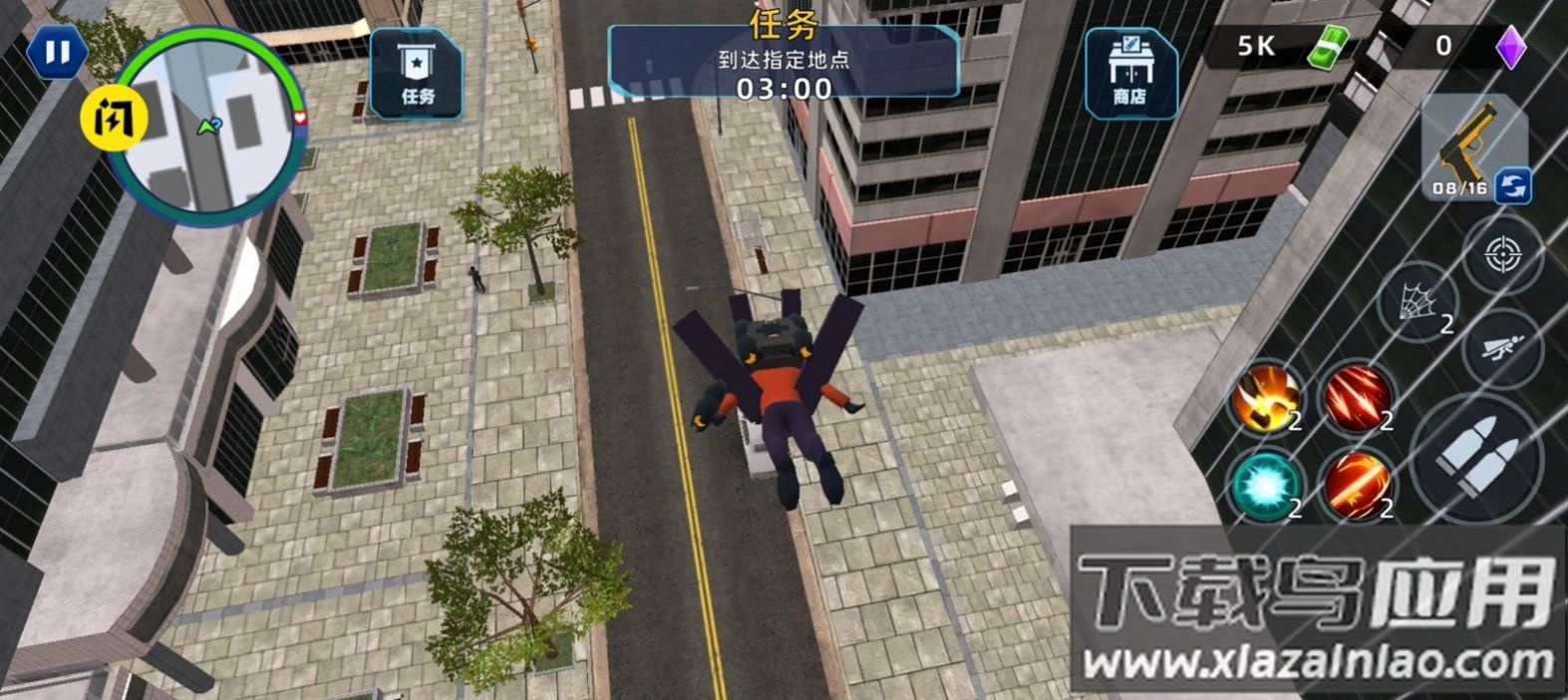Cast the cyan energy burst skill
Image resolution: width=1568 pixels, height=700 pixels.
click(1264, 485)
